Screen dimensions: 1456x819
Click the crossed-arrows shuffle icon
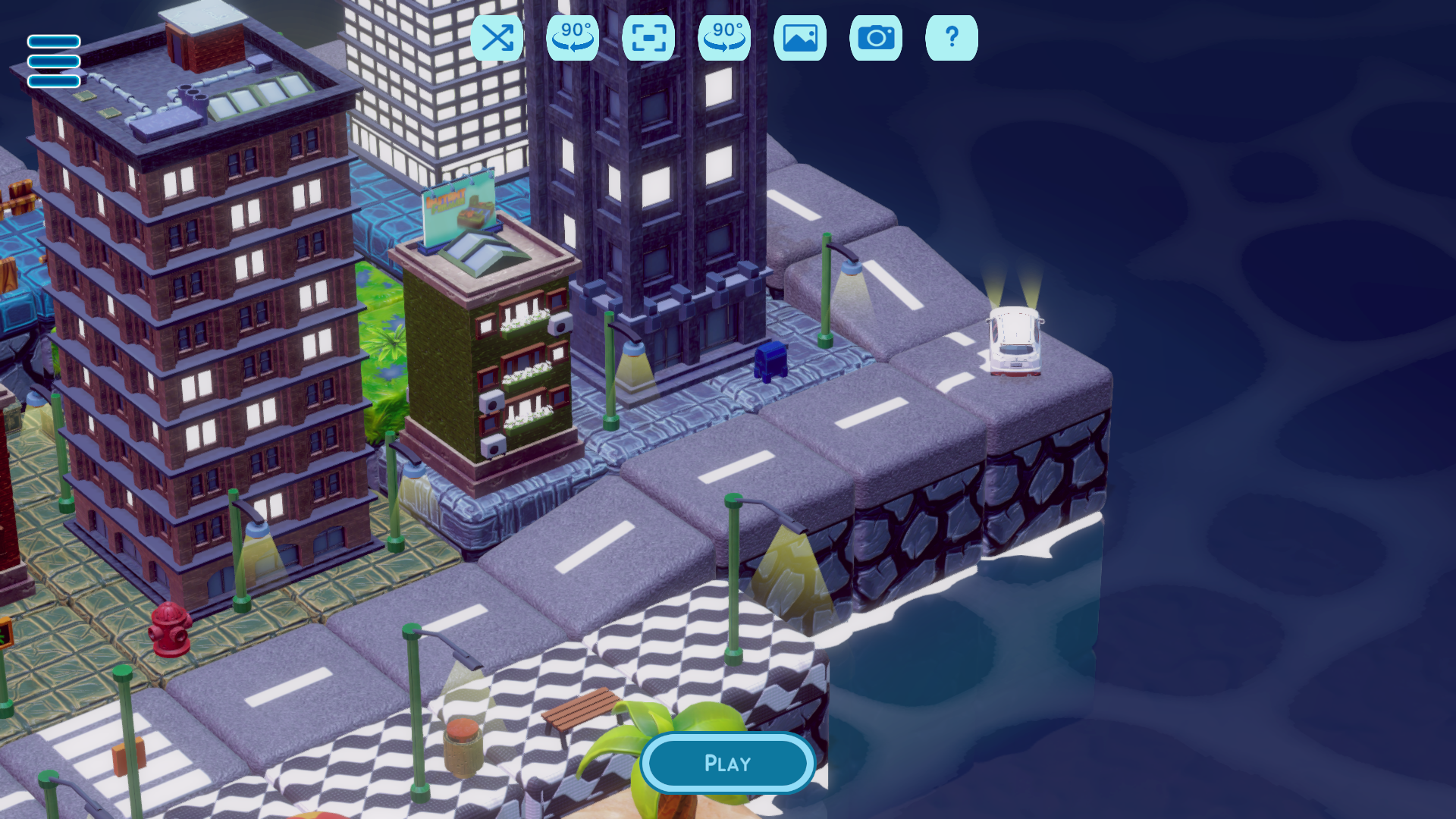498,37
